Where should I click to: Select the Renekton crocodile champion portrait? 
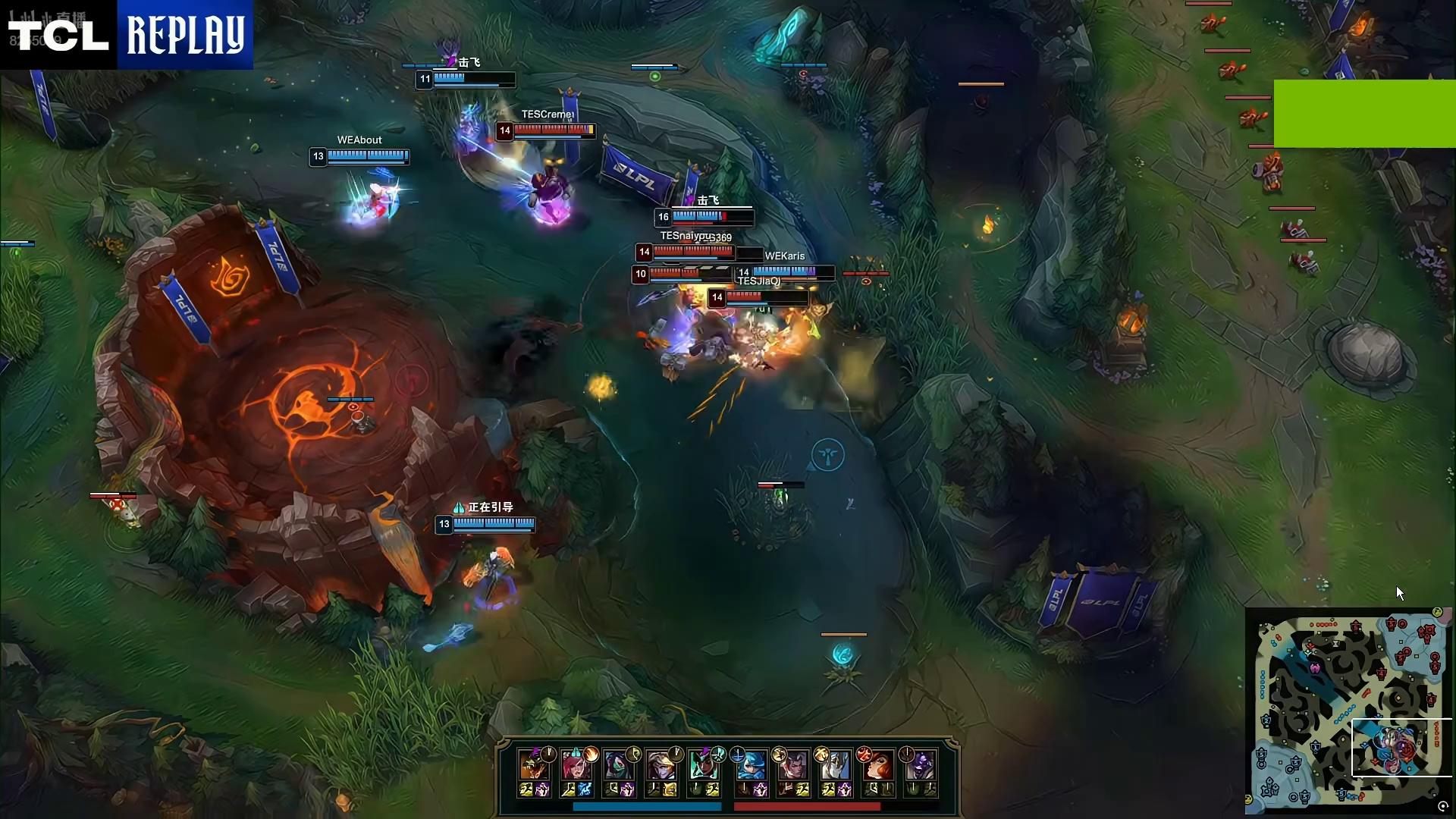click(534, 766)
